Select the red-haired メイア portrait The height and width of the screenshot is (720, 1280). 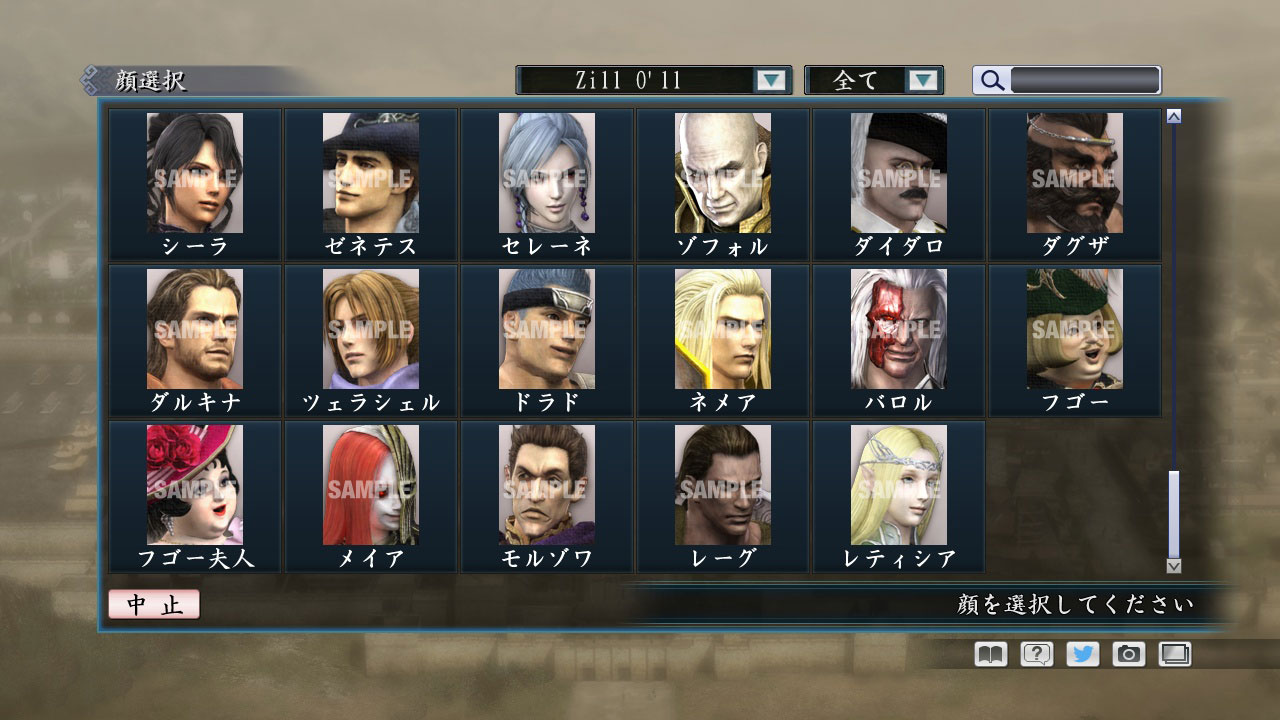(x=370, y=487)
